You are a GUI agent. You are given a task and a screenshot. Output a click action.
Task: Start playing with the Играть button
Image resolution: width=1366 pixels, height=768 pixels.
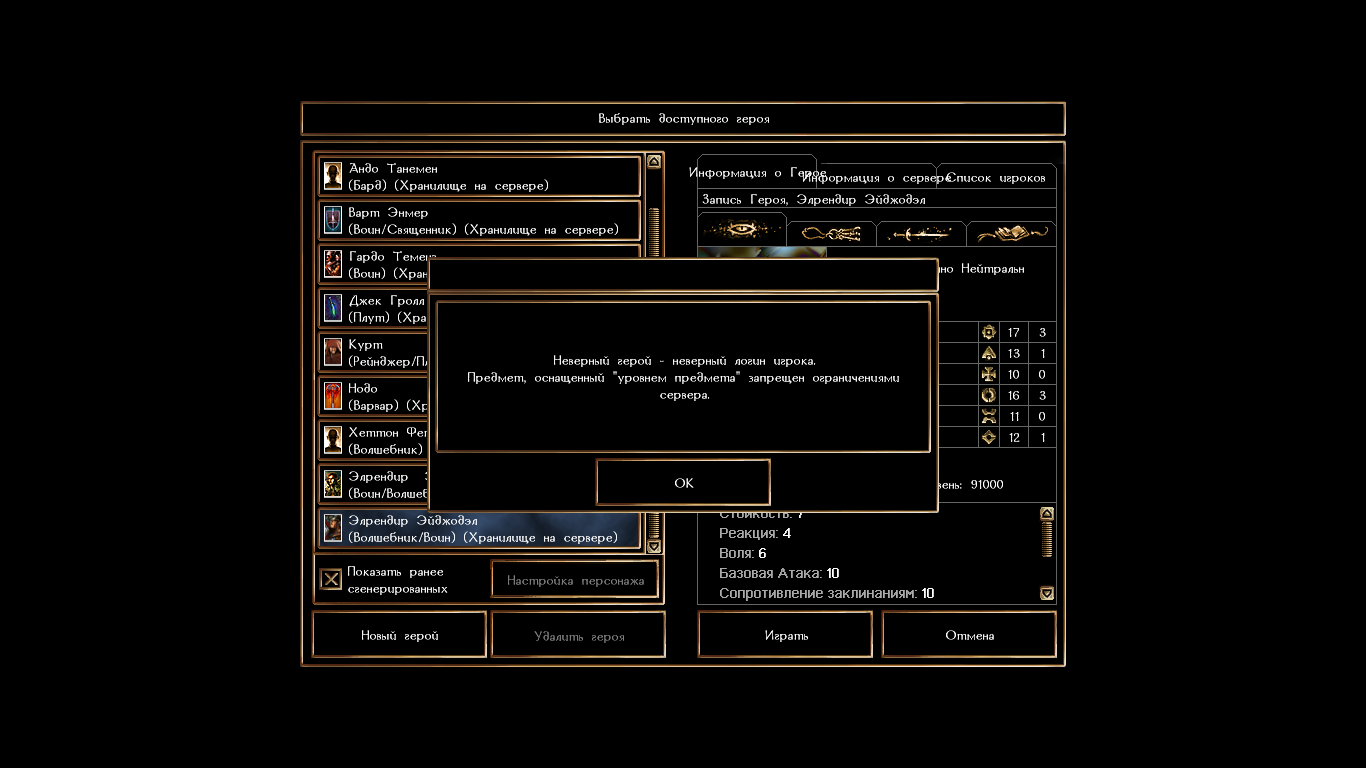coord(785,635)
